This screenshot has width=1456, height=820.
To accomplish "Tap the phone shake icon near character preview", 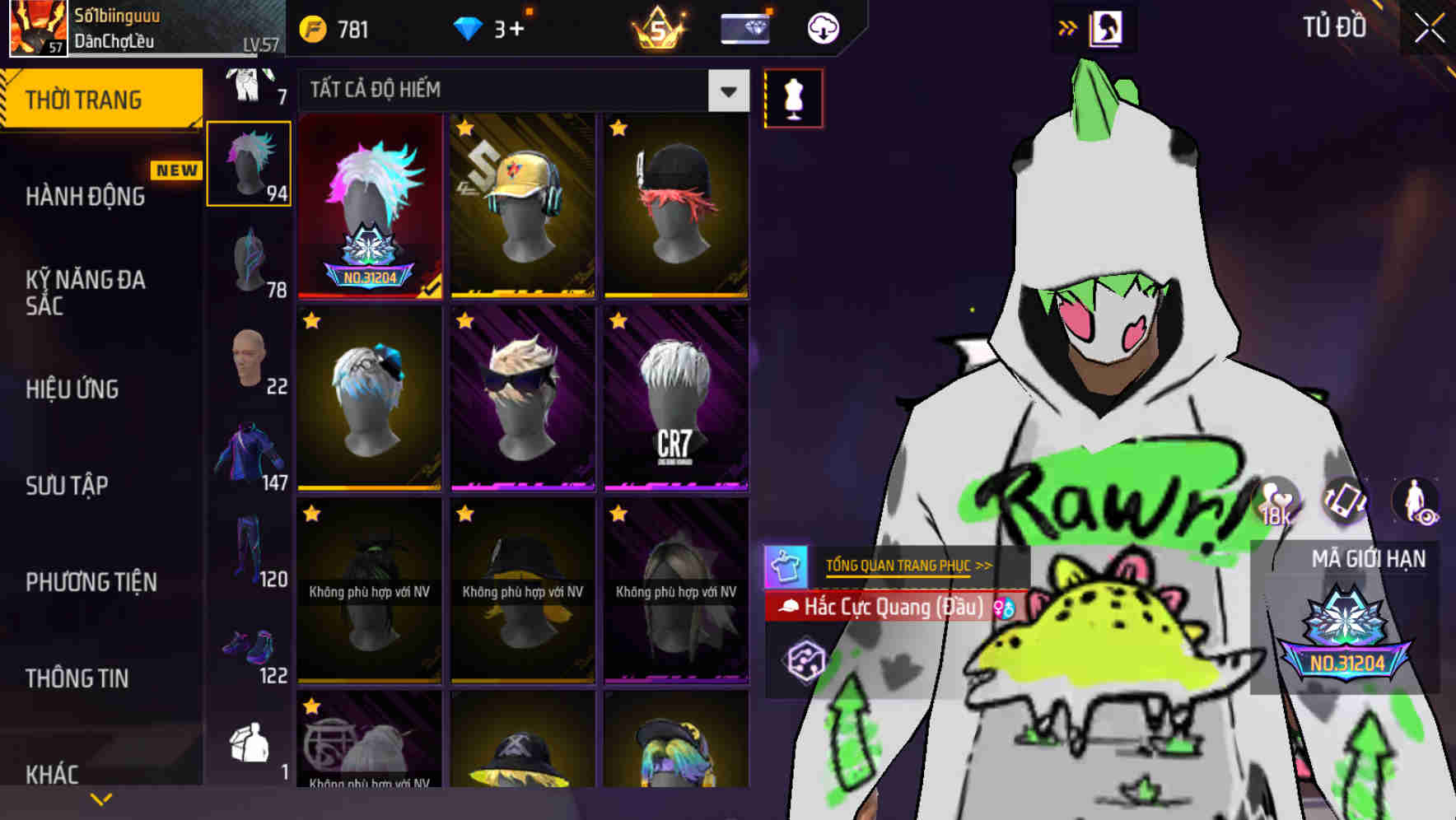I will (x=1344, y=500).
